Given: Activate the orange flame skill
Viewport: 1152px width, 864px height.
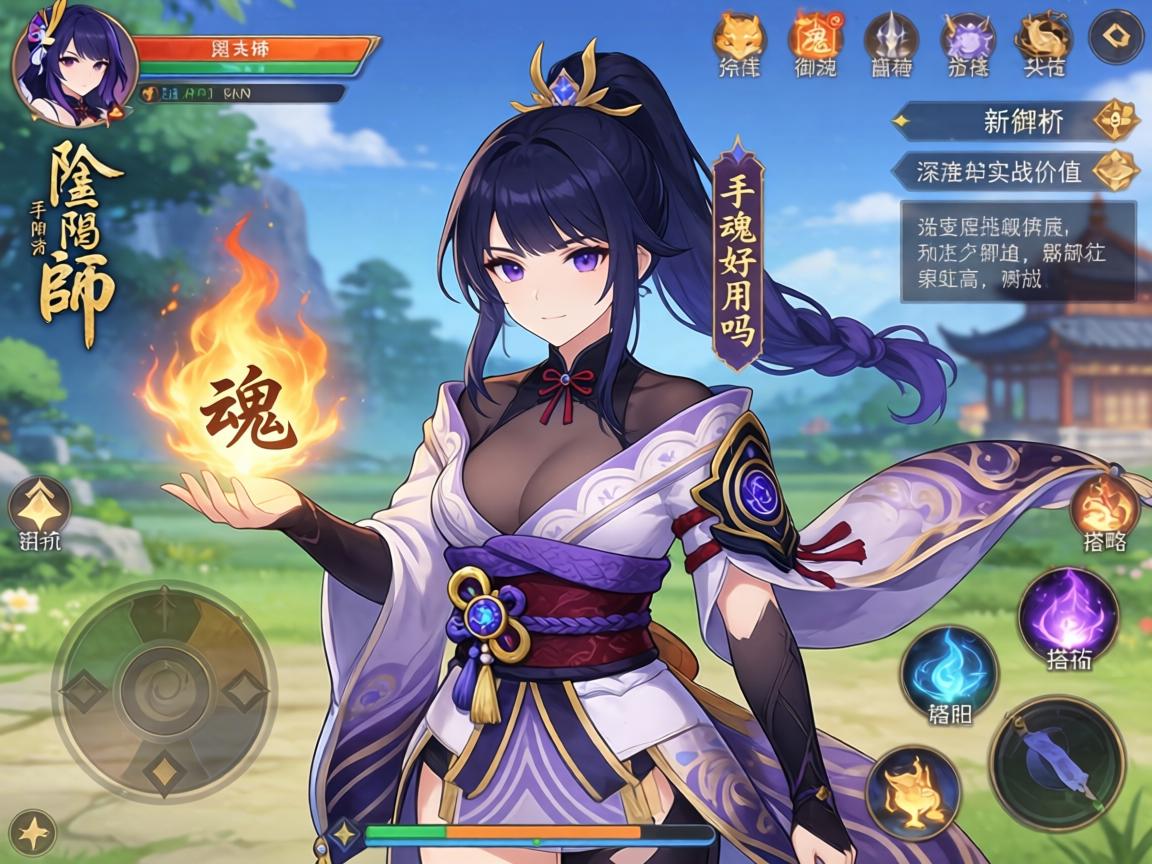Looking at the screenshot, I should tap(1105, 505).
